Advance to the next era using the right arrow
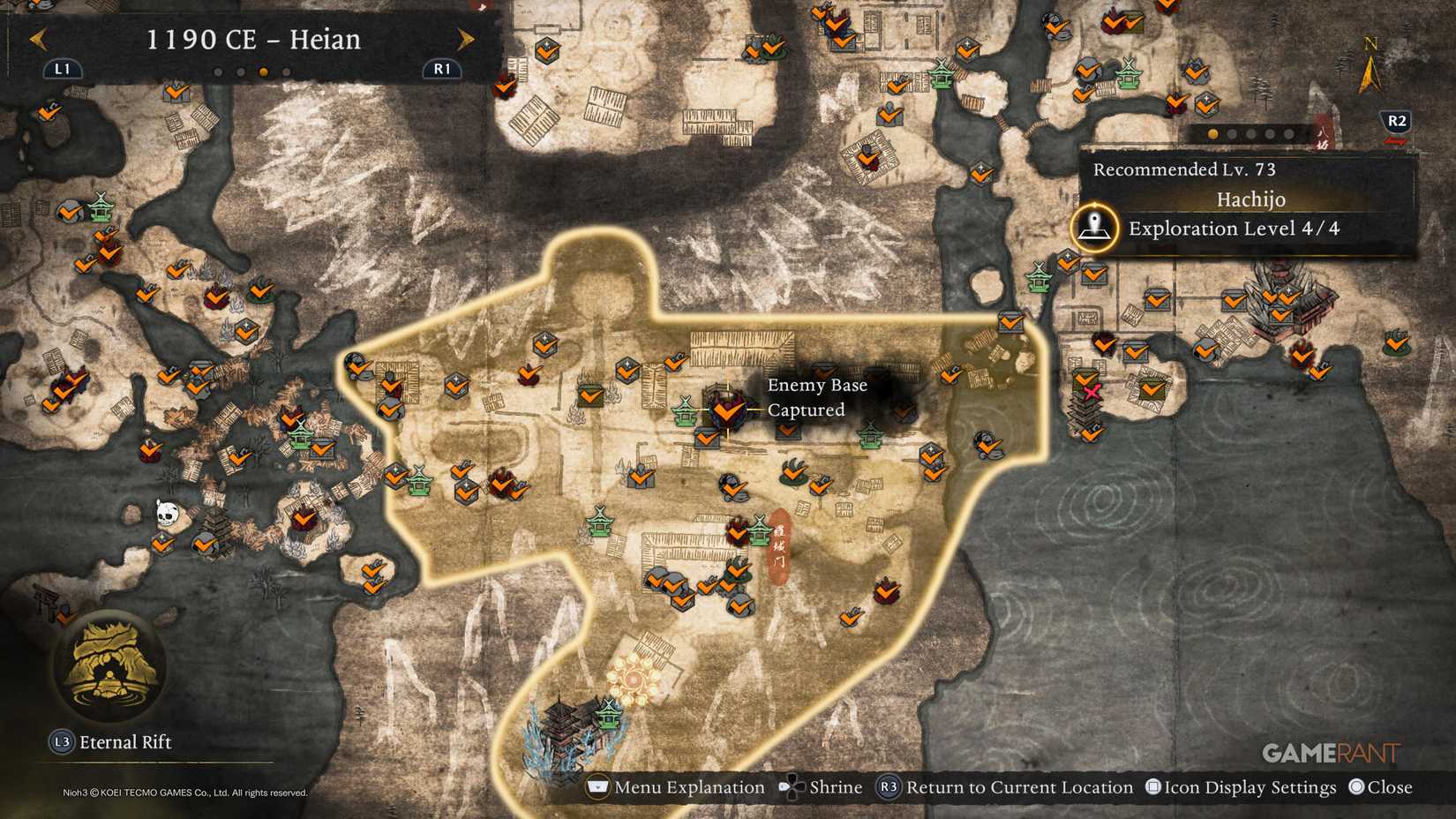1456x819 pixels. point(465,40)
